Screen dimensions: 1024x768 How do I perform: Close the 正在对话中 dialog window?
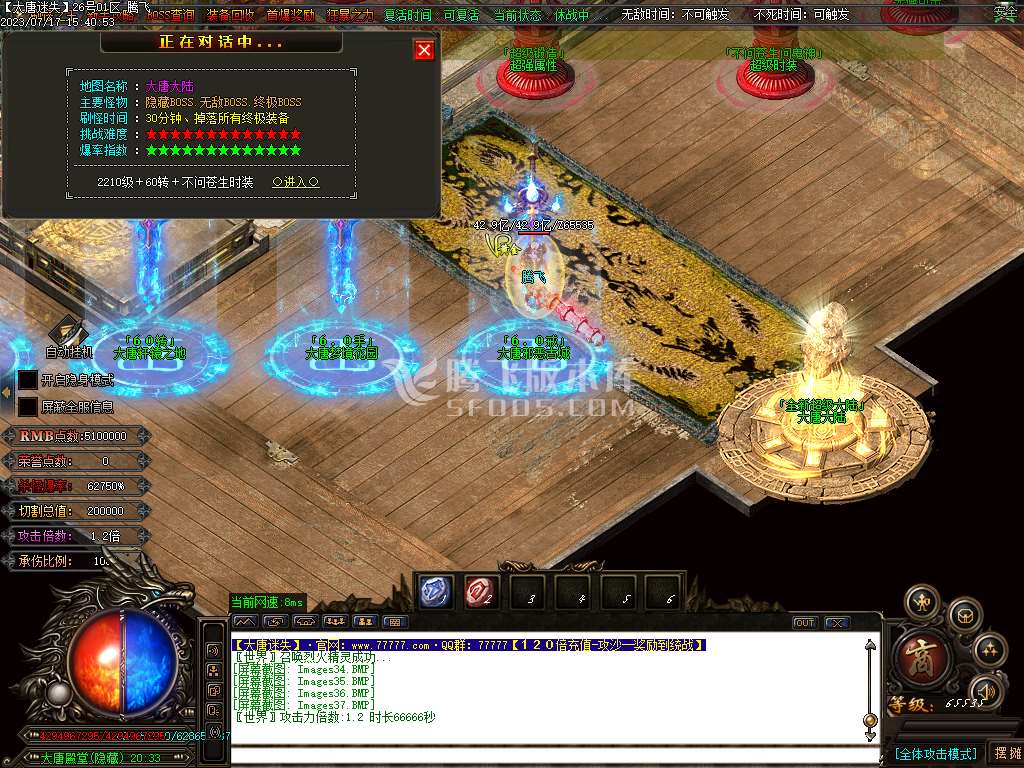[x=424, y=50]
